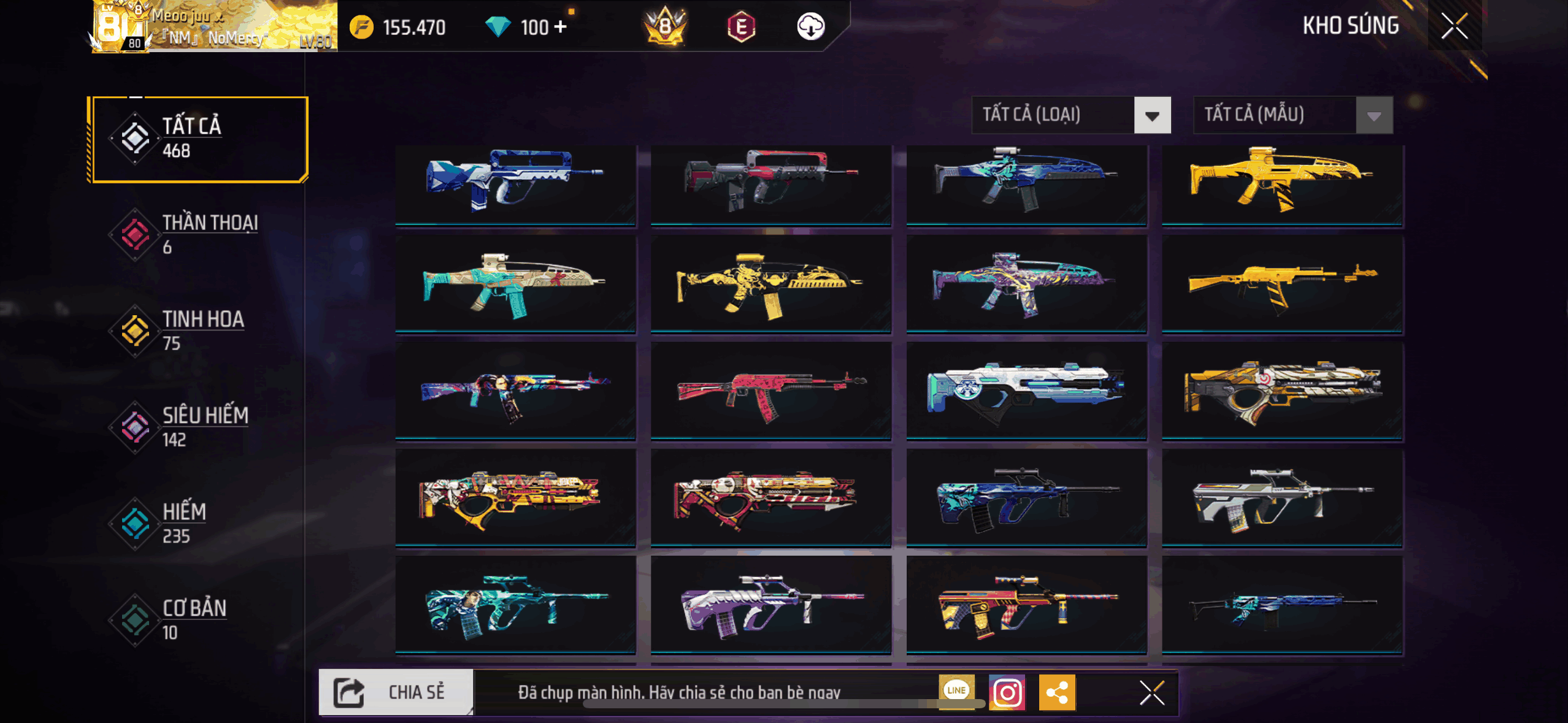Click the orange generic share icon
Image resolution: width=1568 pixels, height=723 pixels.
click(x=1056, y=693)
